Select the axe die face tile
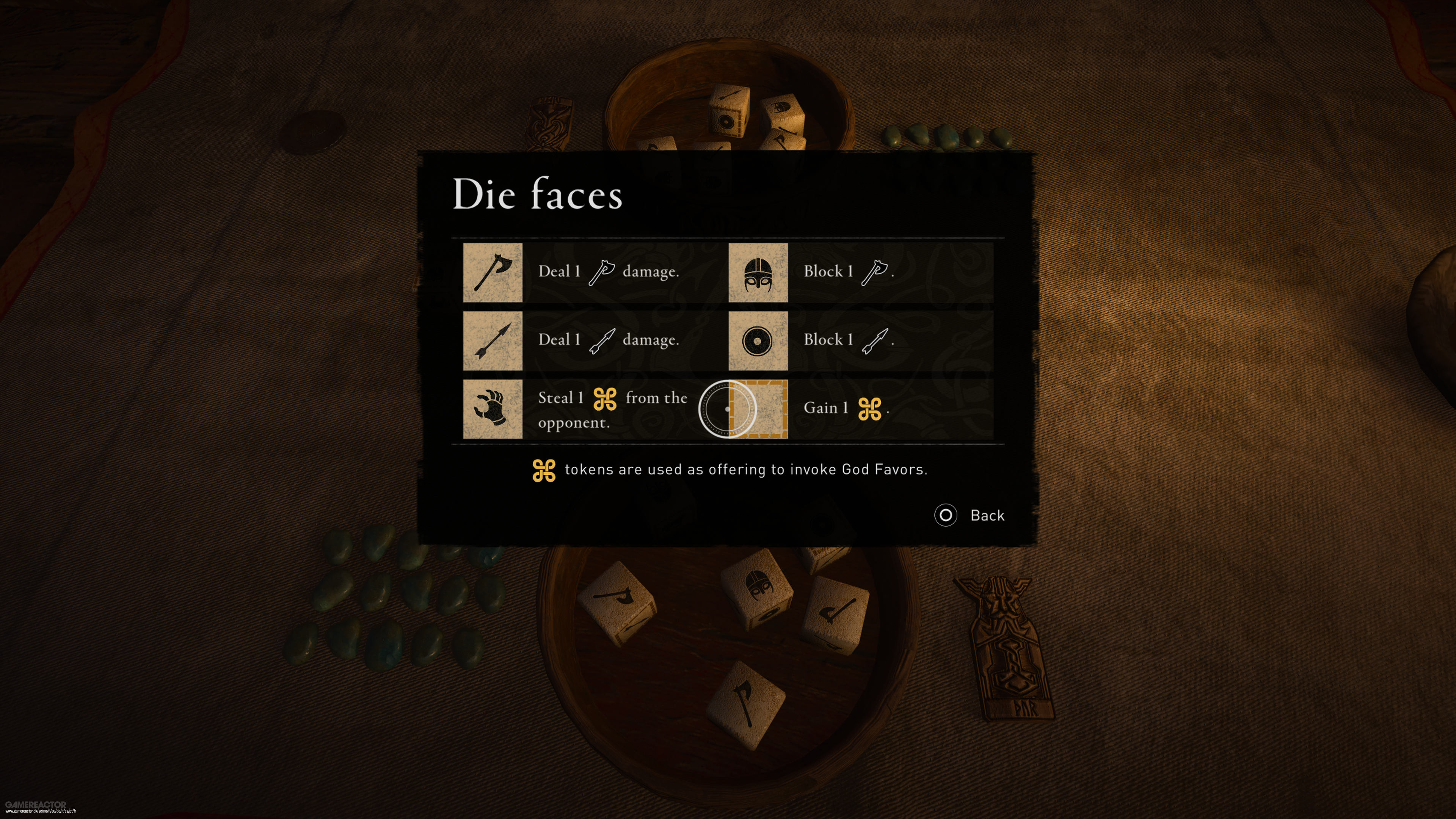 click(x=492, y=273)
